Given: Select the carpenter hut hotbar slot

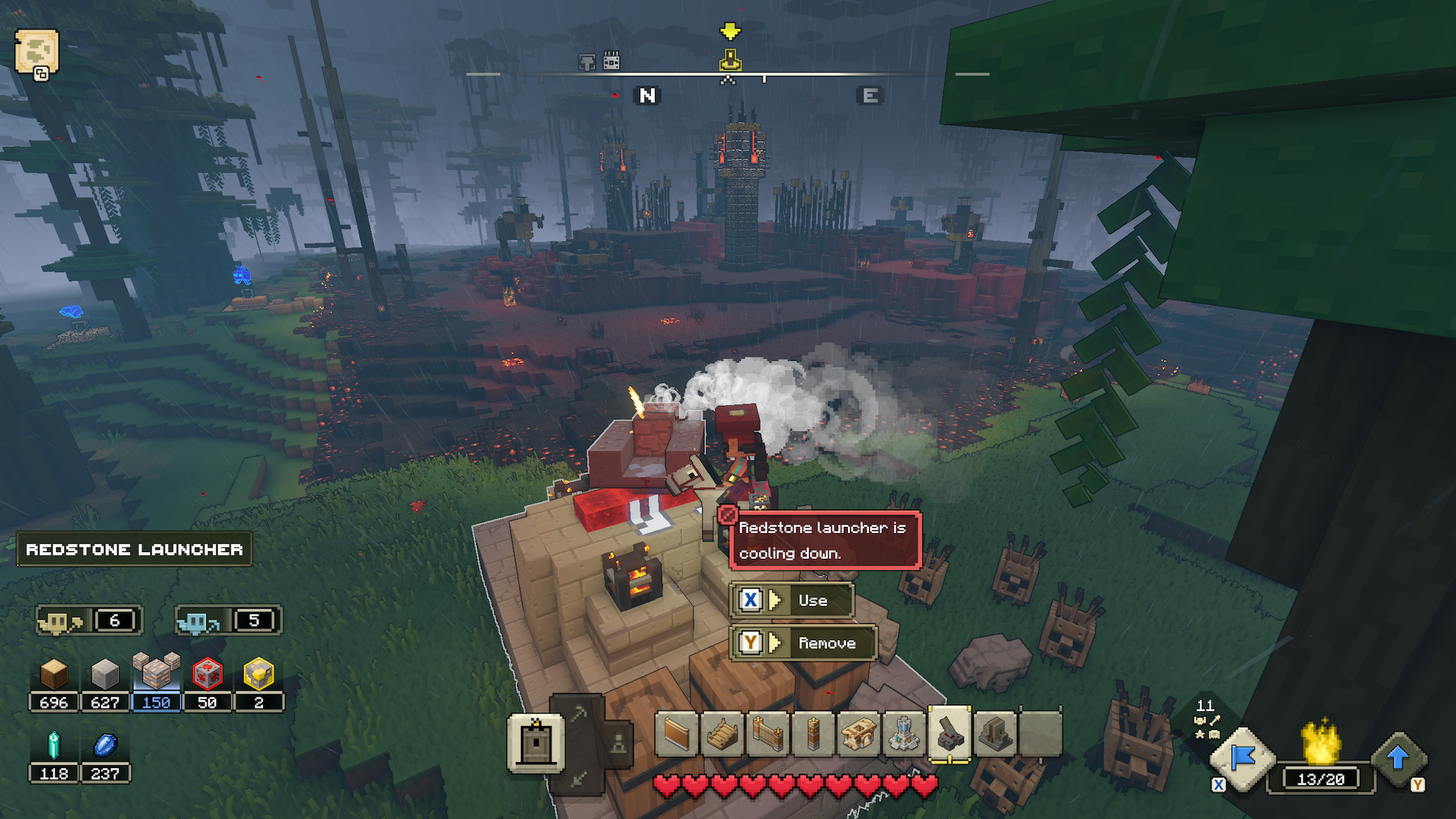Looking at the screenshot, I should [858, 733].
